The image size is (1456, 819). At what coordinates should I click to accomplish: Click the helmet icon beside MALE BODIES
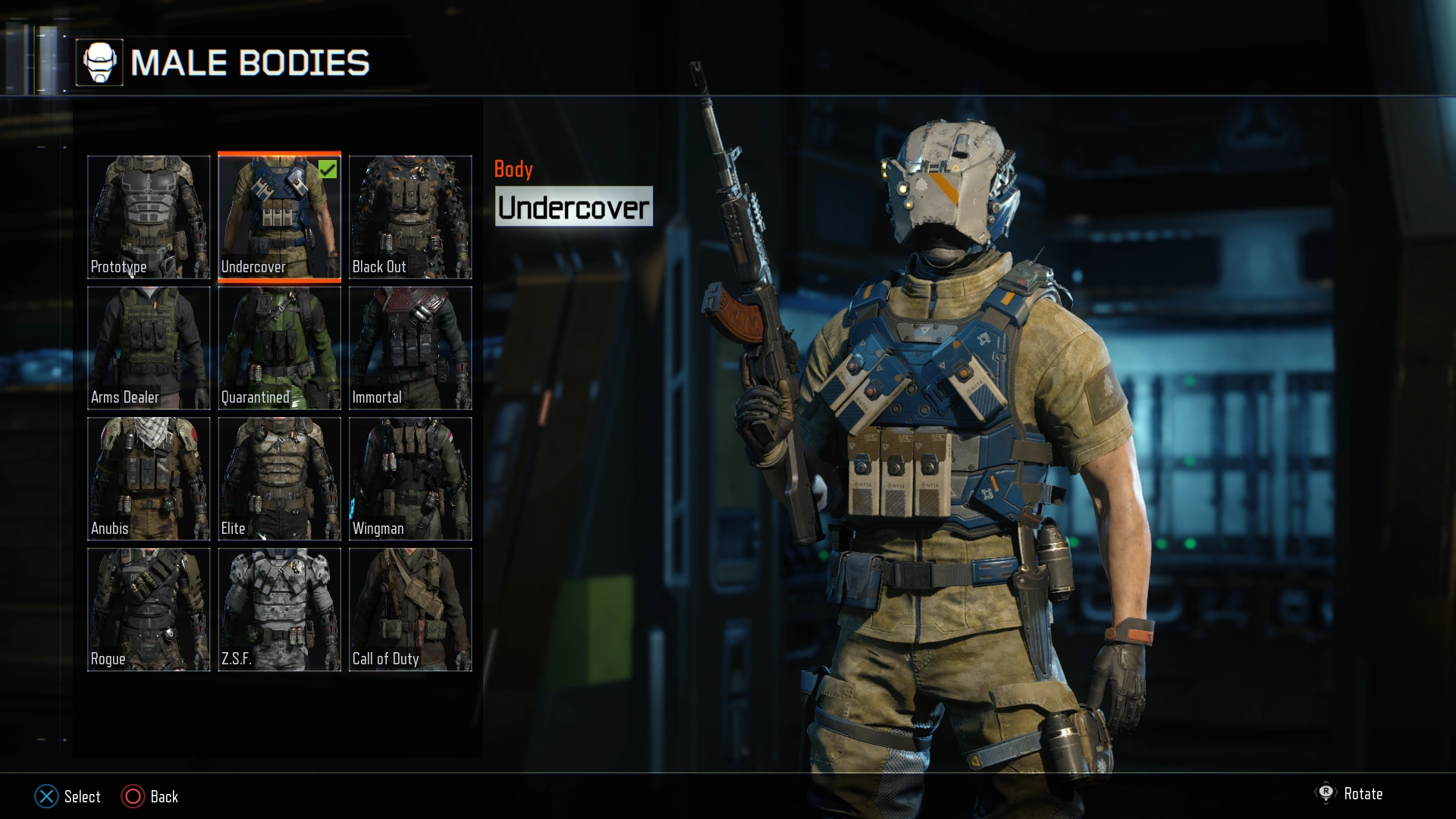pos(101,62)
